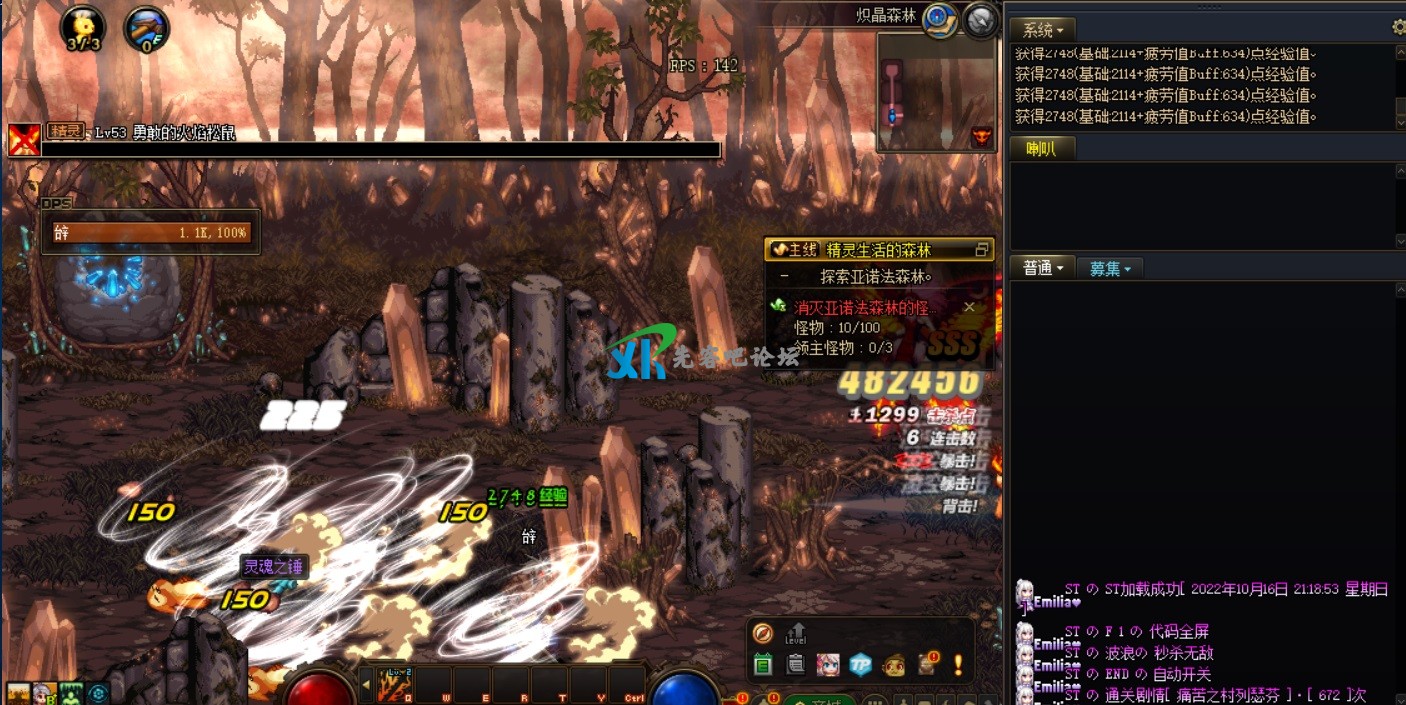
Task: Click the grey compass button beside the map icon
Action: point(981,20)
